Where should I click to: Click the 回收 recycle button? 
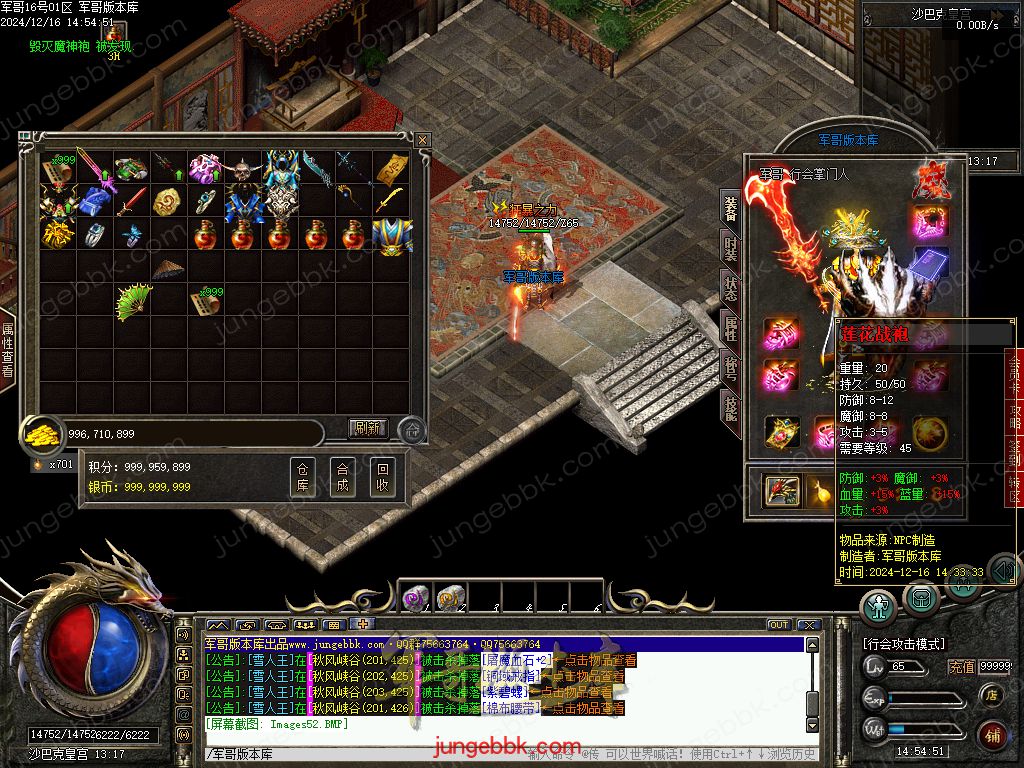tap(382, 478)
